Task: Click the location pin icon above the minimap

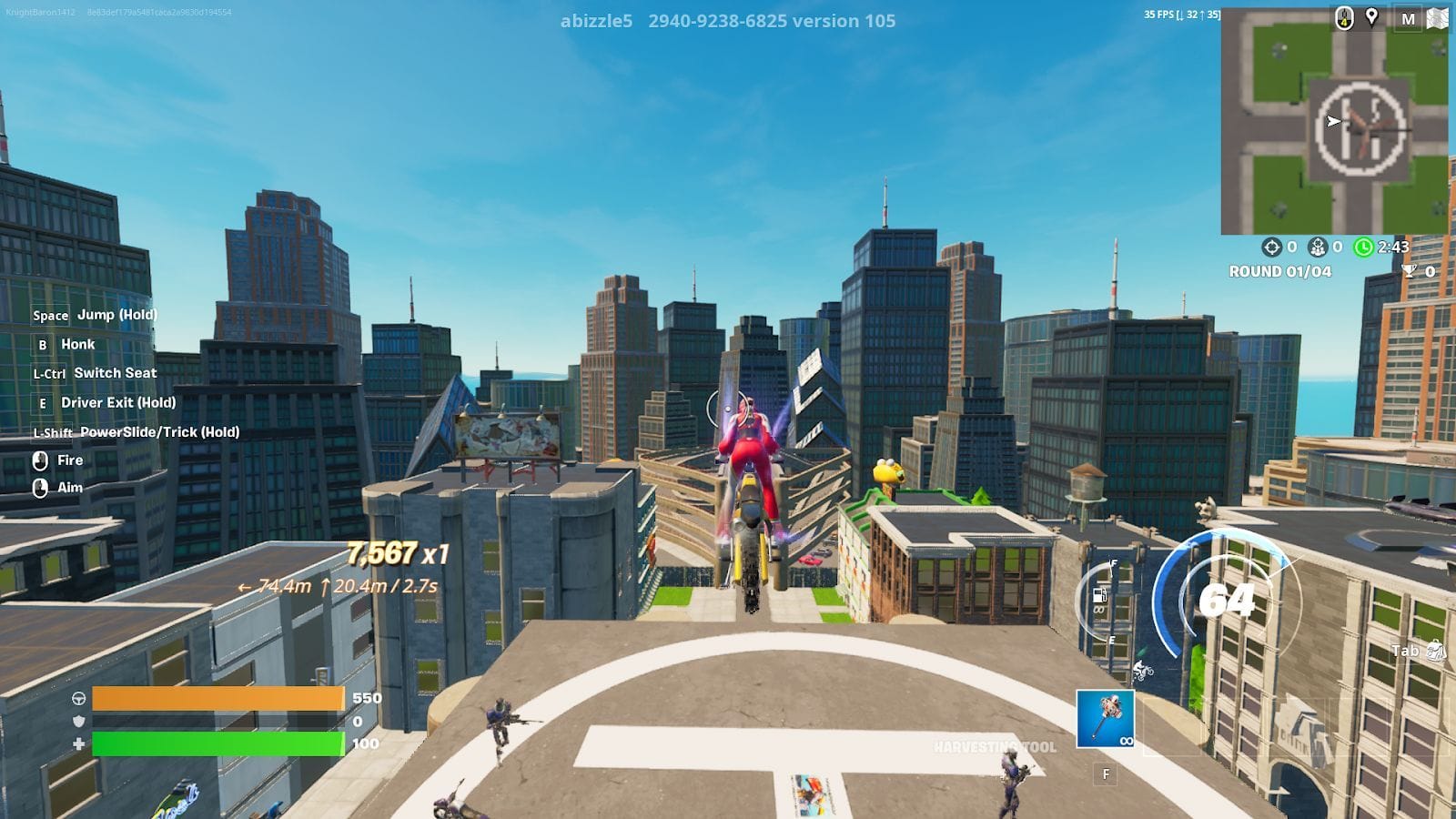Action: coord(1370,15)
